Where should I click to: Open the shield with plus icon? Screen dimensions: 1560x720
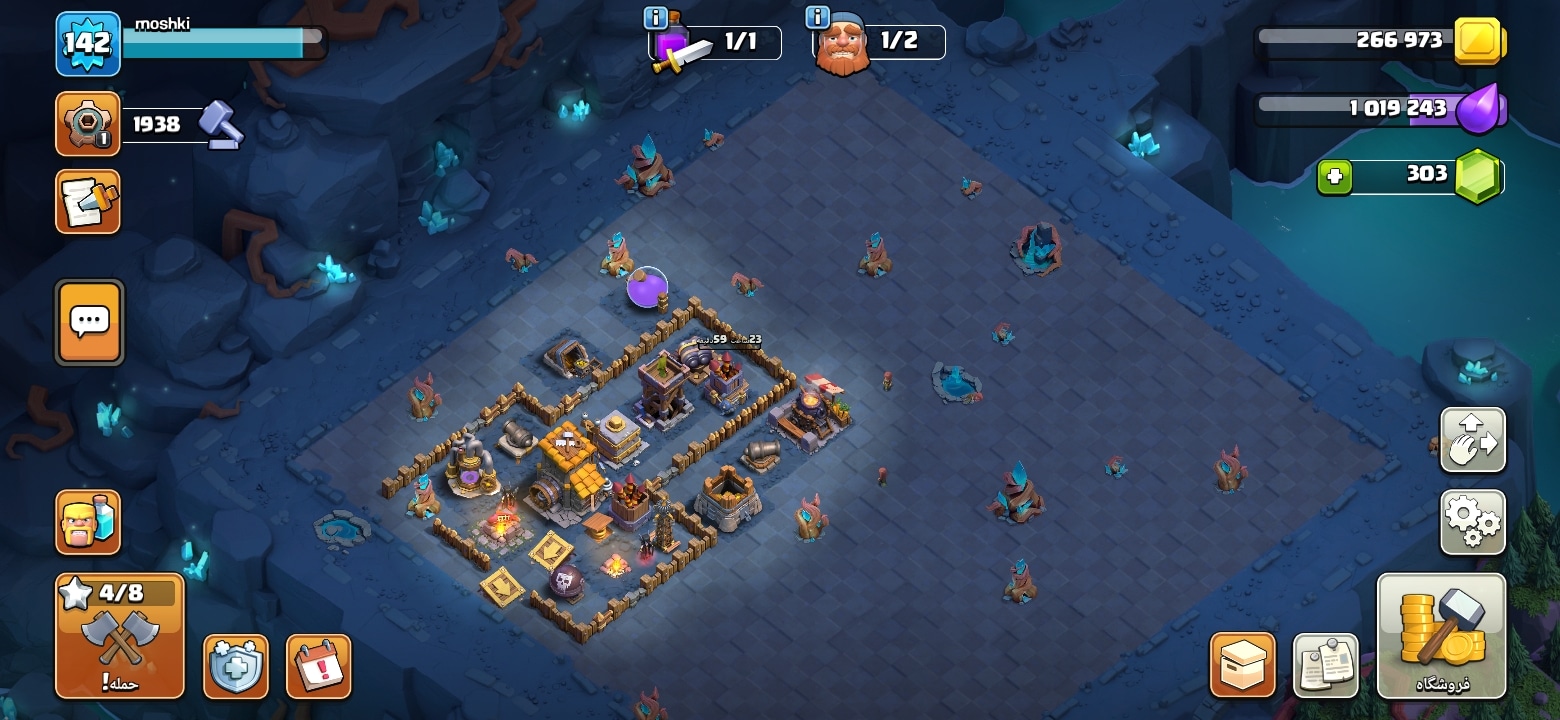click(x=236, y=665)
